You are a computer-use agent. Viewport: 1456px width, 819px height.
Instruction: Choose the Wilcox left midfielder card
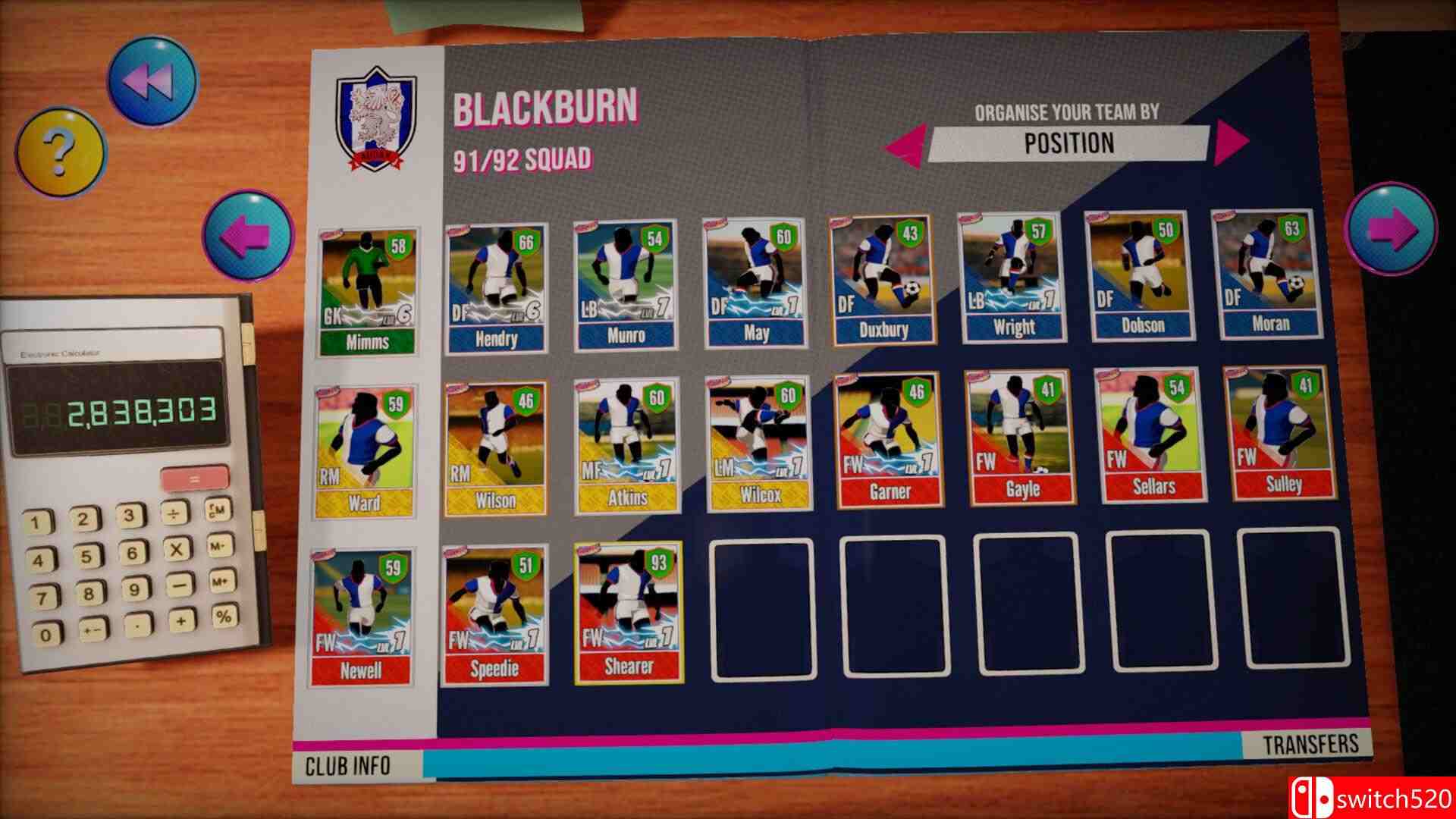click(758, 444)
